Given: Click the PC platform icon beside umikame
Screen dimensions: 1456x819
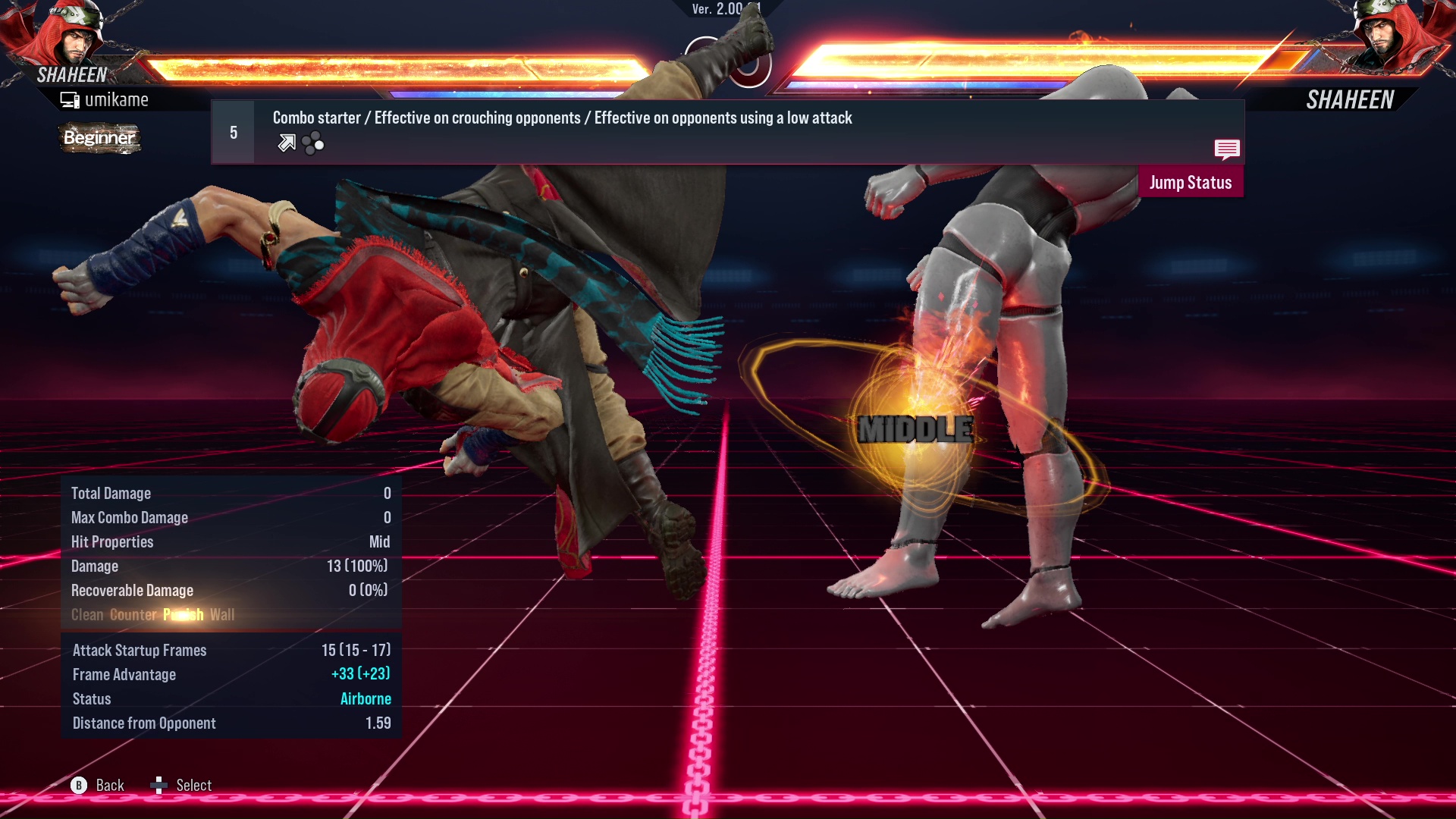Looking at the screenshot, I should coord(69,99).
